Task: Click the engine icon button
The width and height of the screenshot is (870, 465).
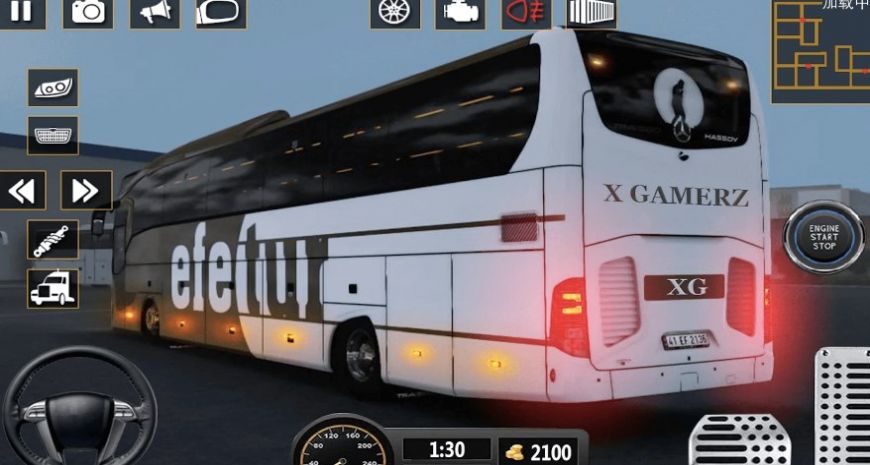Action: 460,12
